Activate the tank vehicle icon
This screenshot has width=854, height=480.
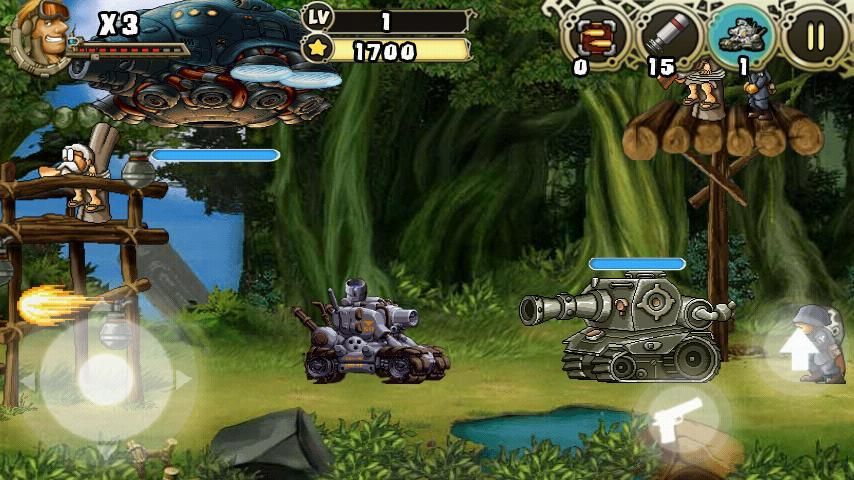point(741,36)
